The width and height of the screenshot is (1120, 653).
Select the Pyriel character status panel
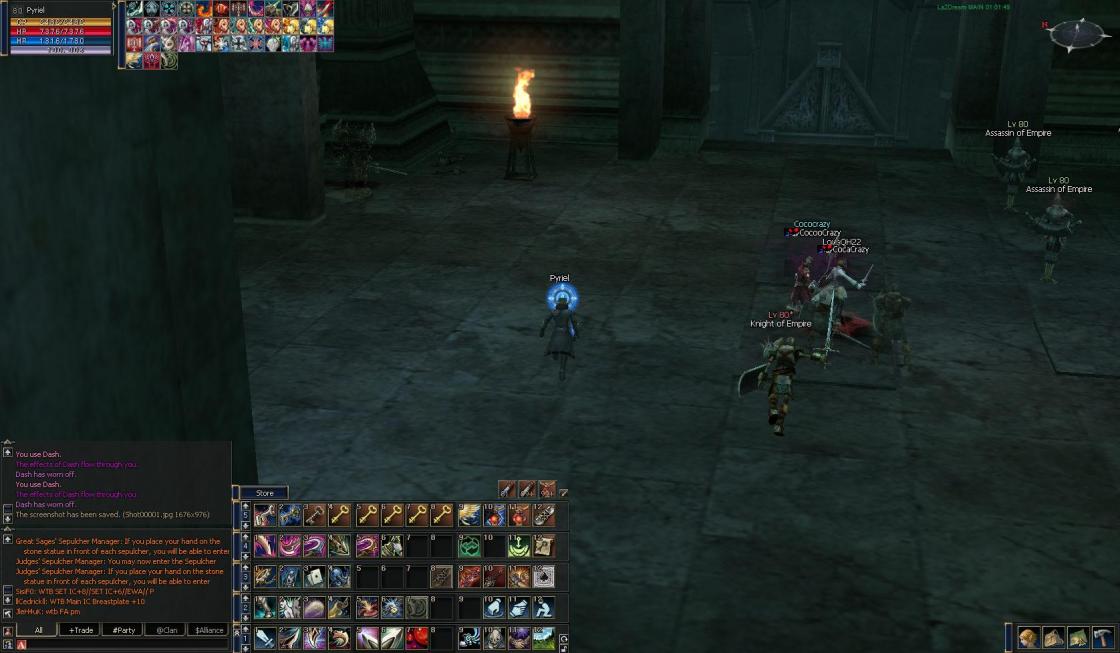(x=60, y=28)
